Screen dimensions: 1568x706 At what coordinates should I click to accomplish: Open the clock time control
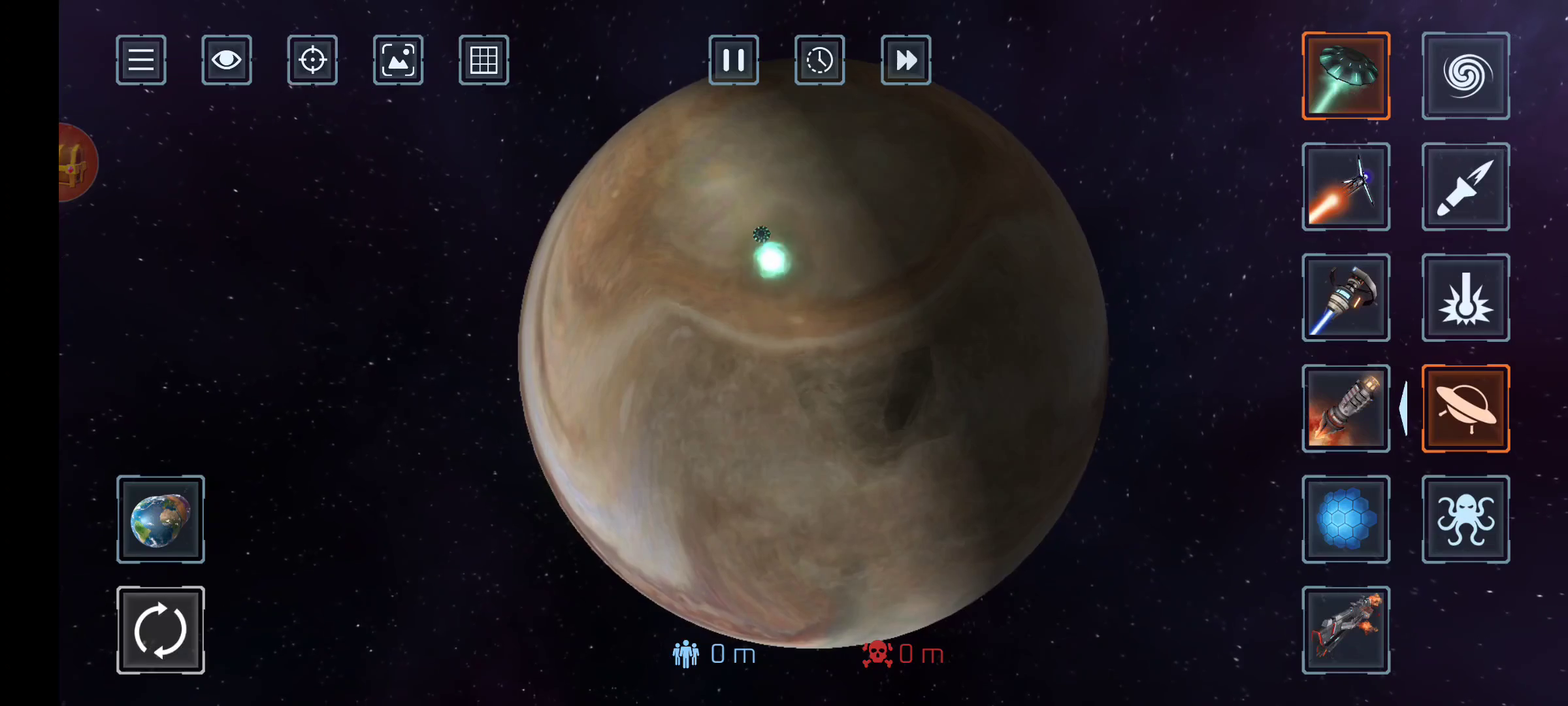(x=819, y=60)
